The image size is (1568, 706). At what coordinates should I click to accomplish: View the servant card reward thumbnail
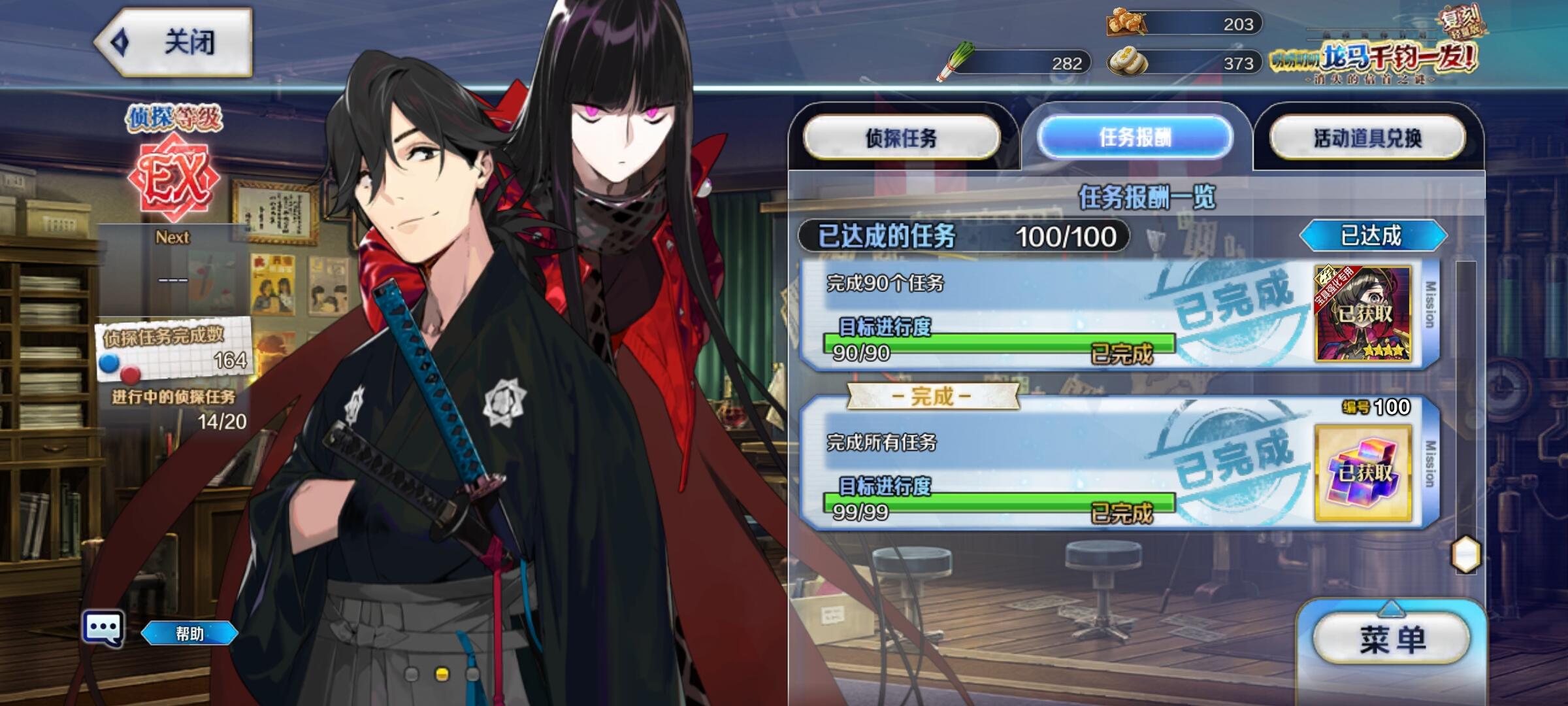[x=1363, y=314]
